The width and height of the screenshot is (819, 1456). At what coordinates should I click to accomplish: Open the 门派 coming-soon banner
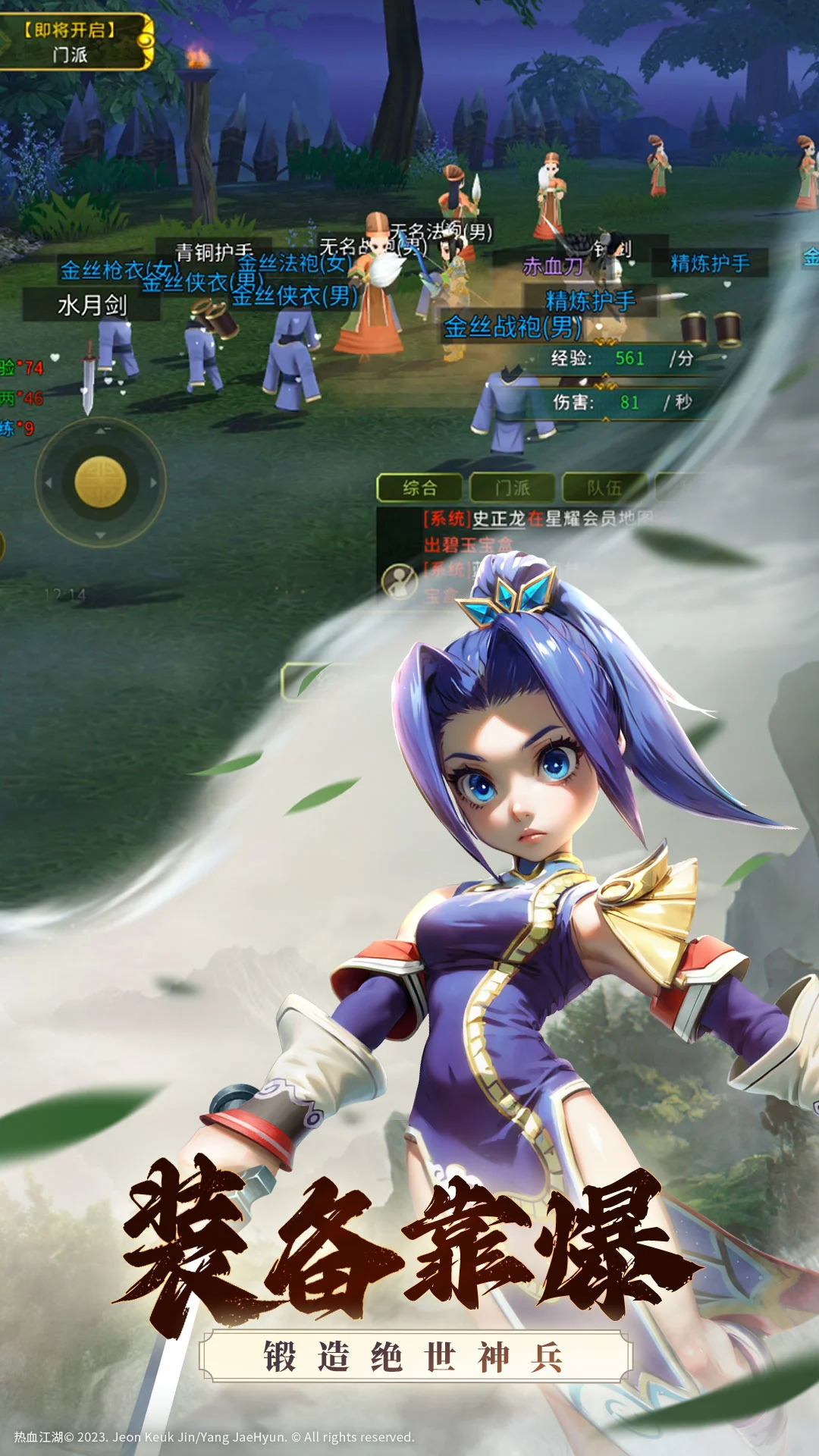(x=72, y=42)
